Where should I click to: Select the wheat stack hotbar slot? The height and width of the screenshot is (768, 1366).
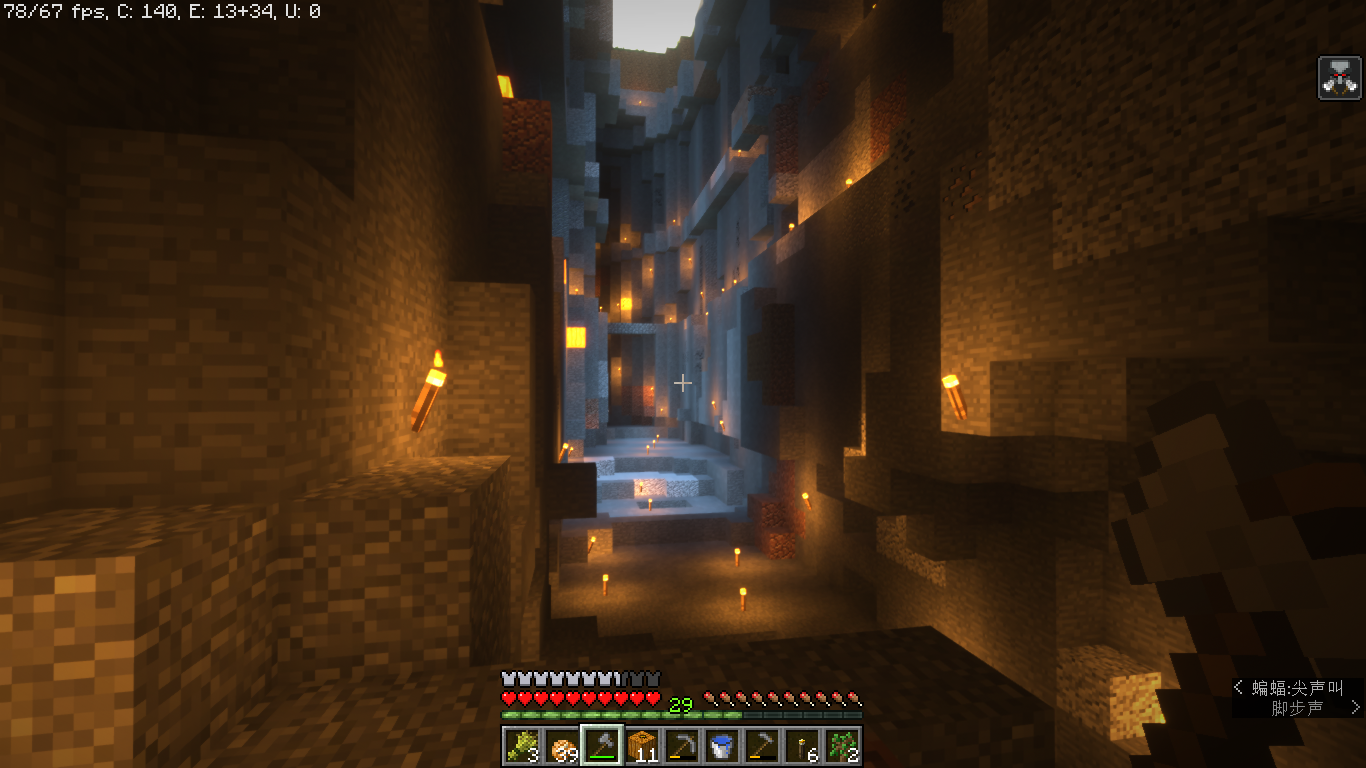(520, 746)
